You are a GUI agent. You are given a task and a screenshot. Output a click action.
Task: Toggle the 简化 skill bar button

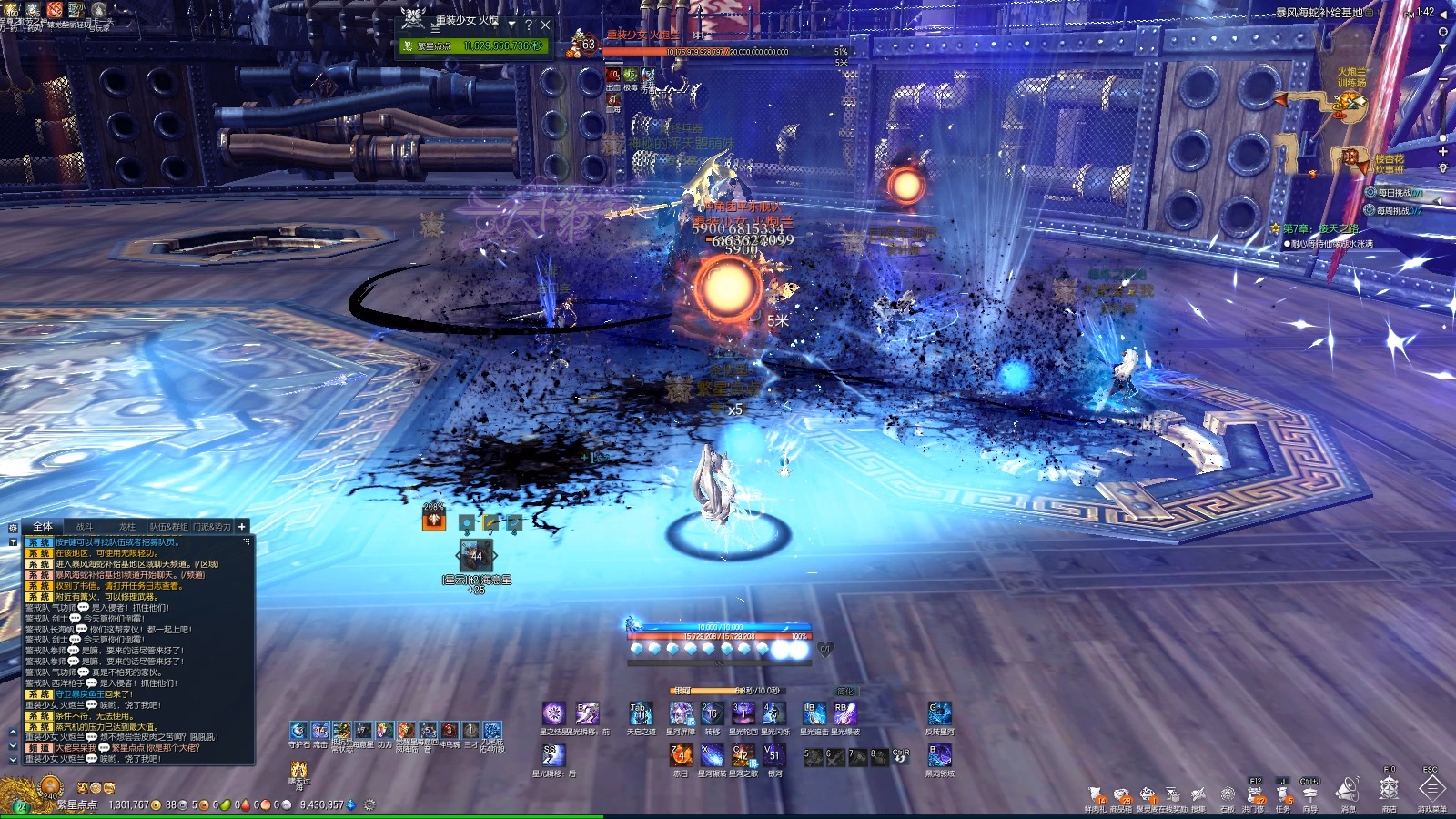[845, 692]
